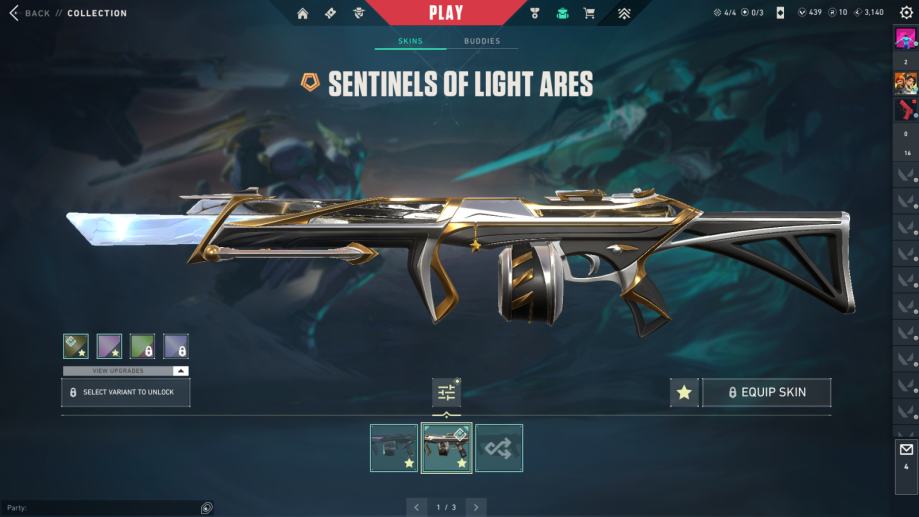Favorite this skin with the star button
919x517 pixels.
click(x=684, y=393)
